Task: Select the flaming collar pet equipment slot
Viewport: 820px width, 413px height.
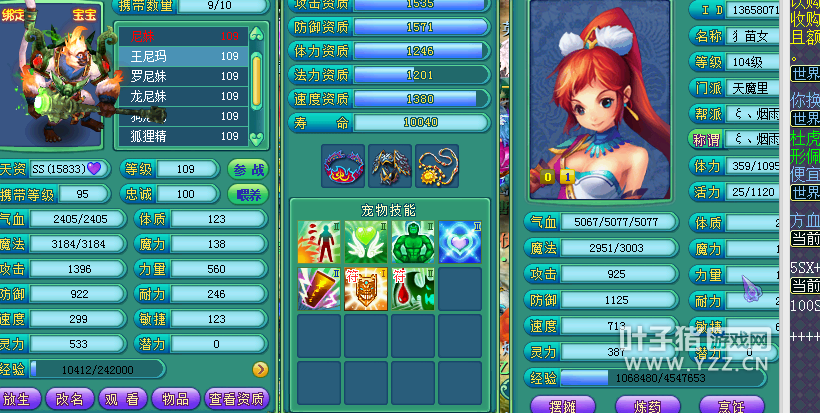Action: [342, 166]
